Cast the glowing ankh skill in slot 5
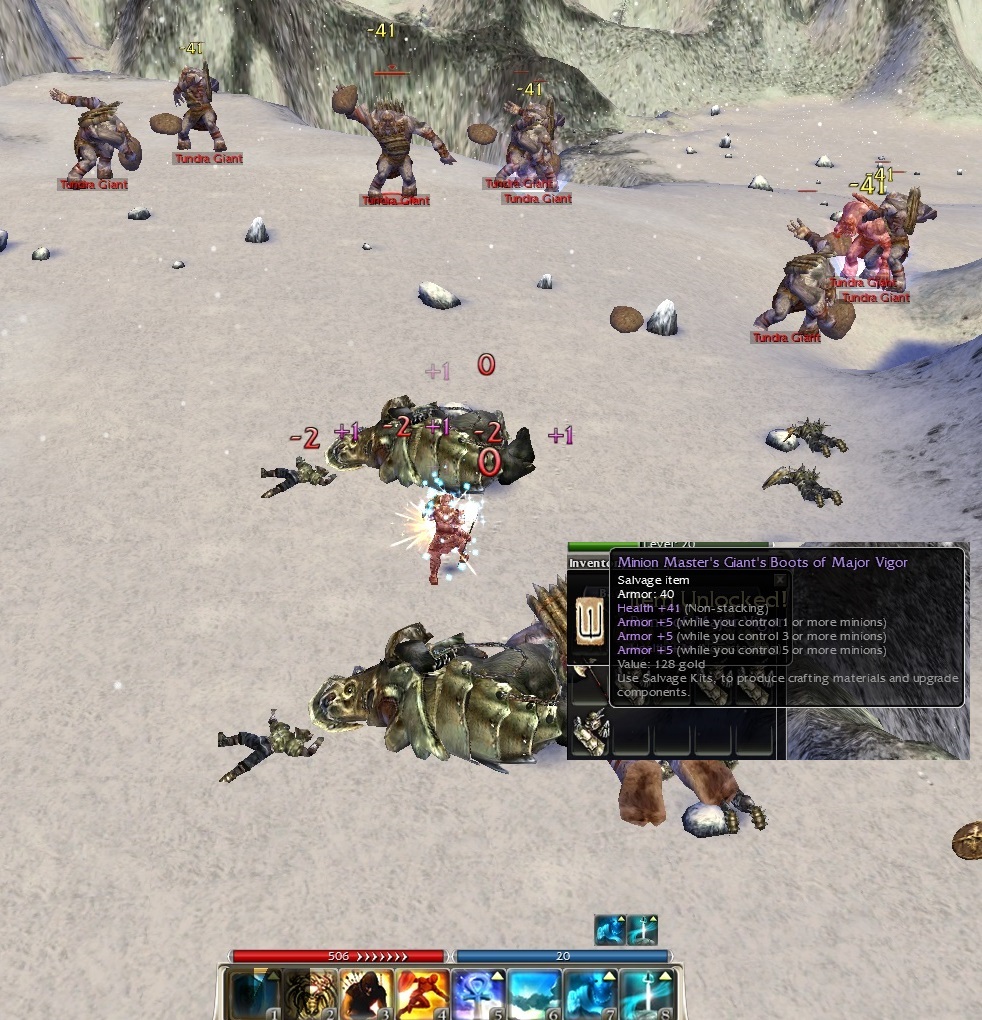982x1020 pixels. 477,994
